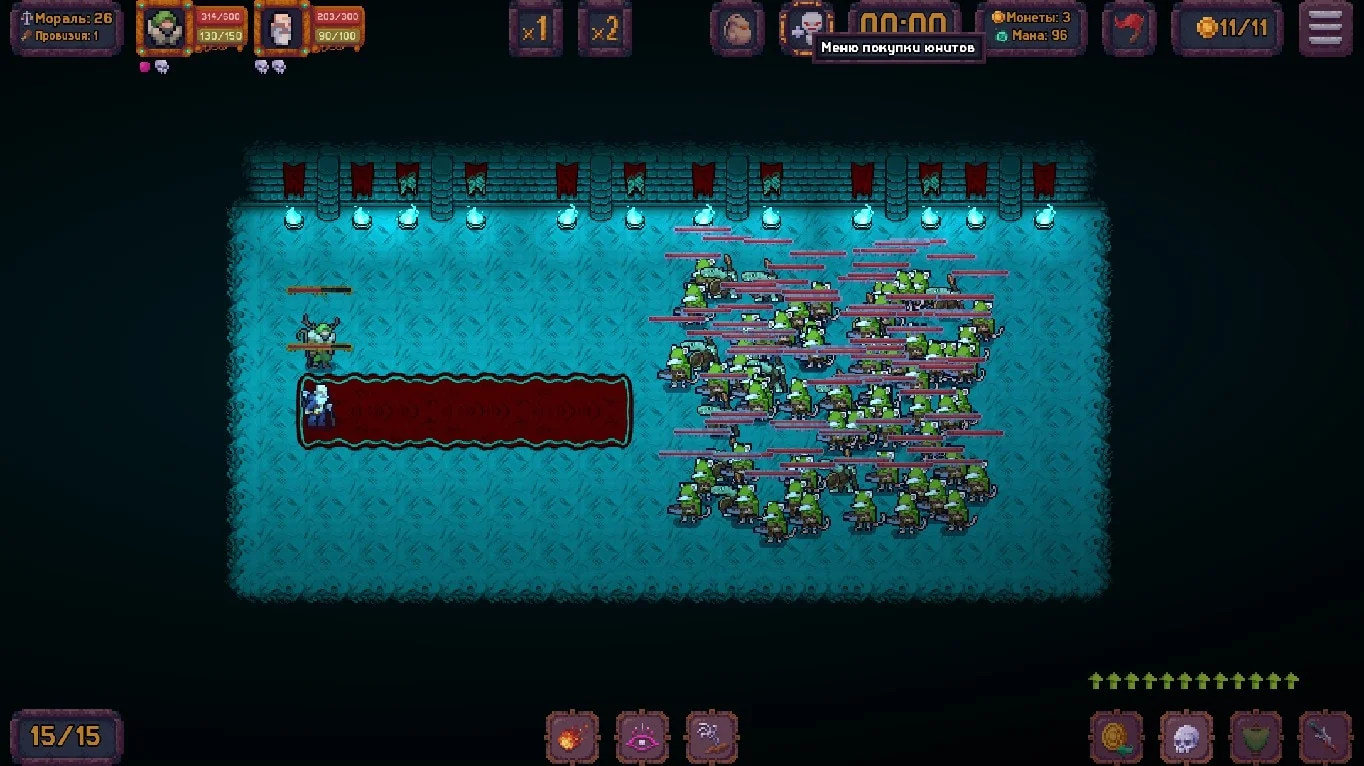Set game speed to x1

click(535, 29)
